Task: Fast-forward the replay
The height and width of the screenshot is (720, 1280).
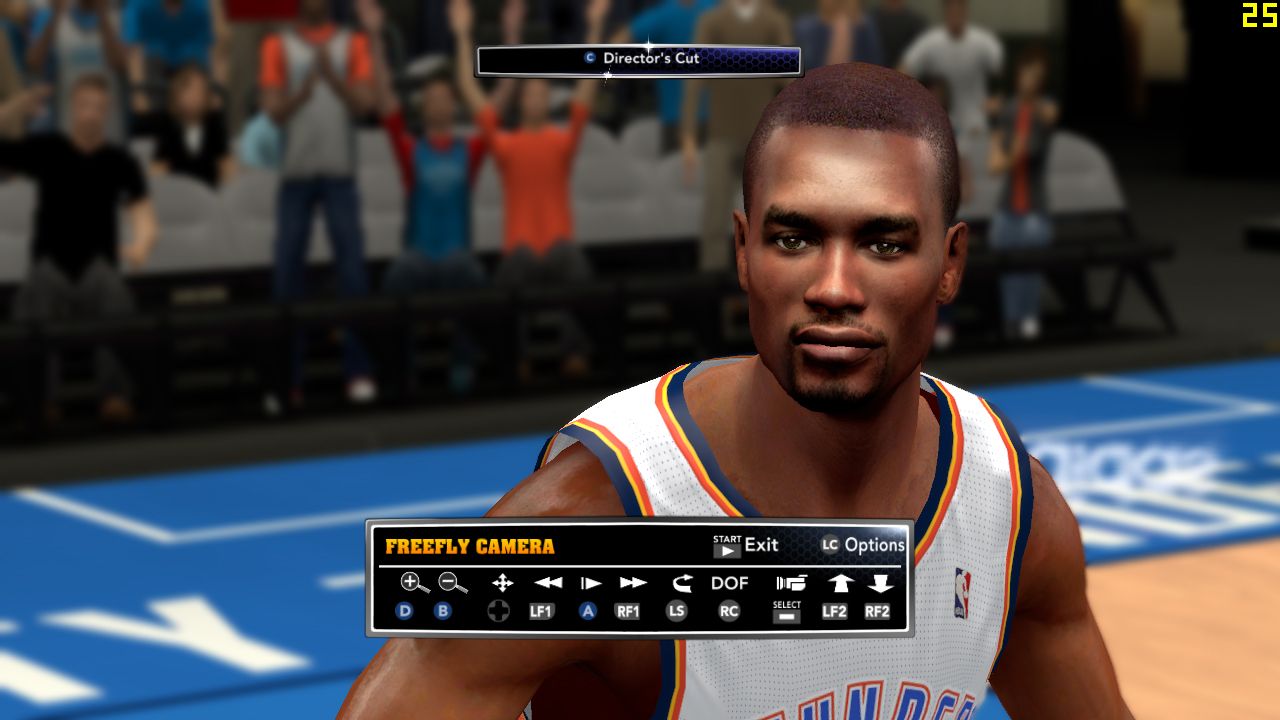Action: tap(633, 583)
